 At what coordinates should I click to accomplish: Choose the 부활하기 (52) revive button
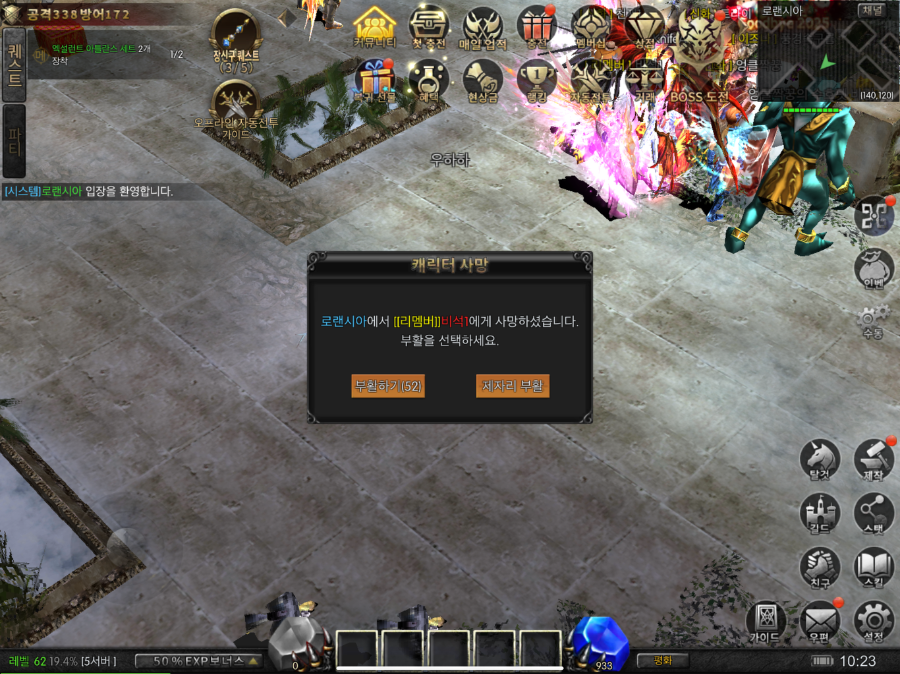pos(388,386)
